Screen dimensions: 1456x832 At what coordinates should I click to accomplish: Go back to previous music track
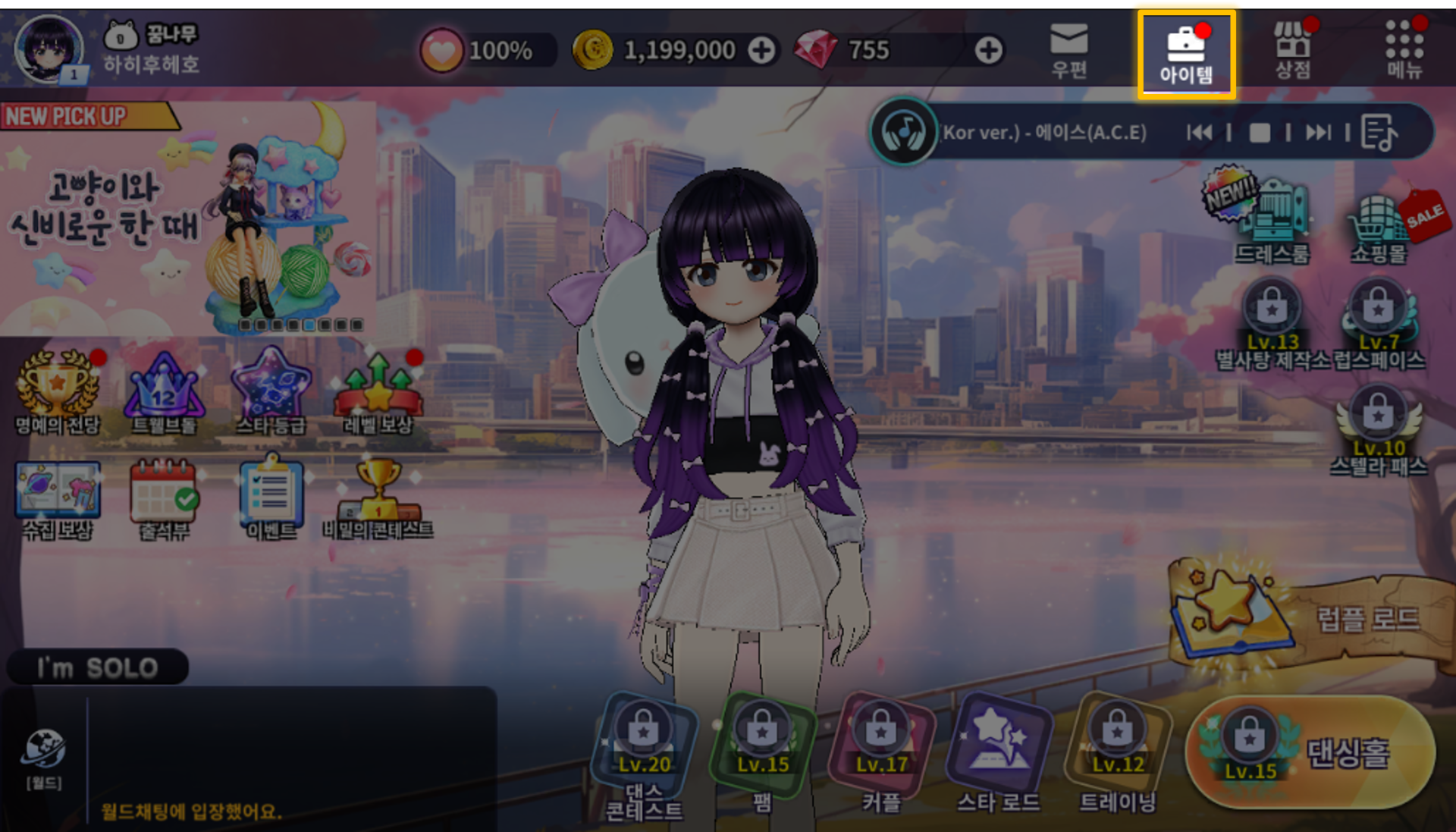(x=1199, y=133)
